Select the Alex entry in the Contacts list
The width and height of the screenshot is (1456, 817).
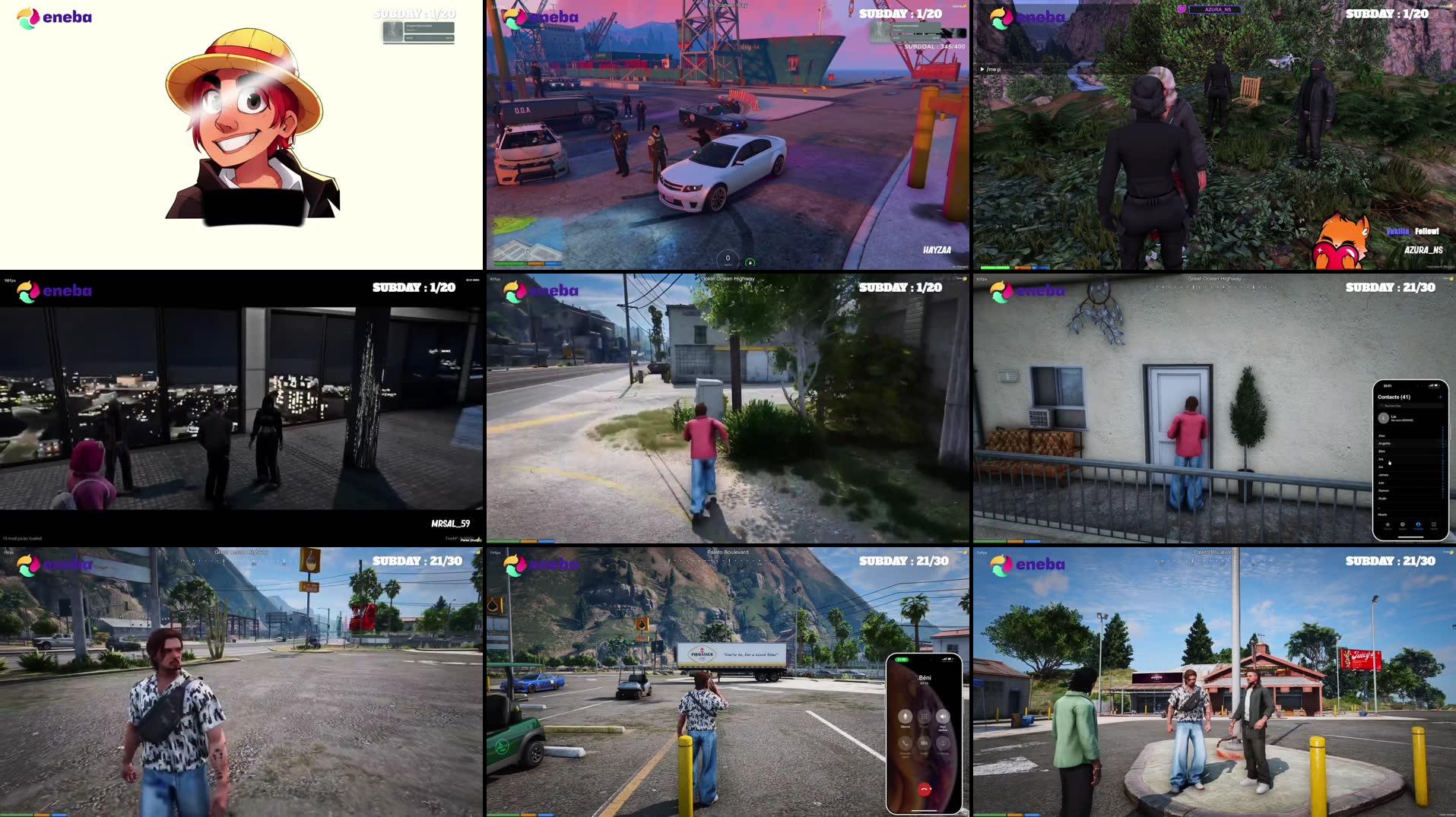click(1382, 435)
